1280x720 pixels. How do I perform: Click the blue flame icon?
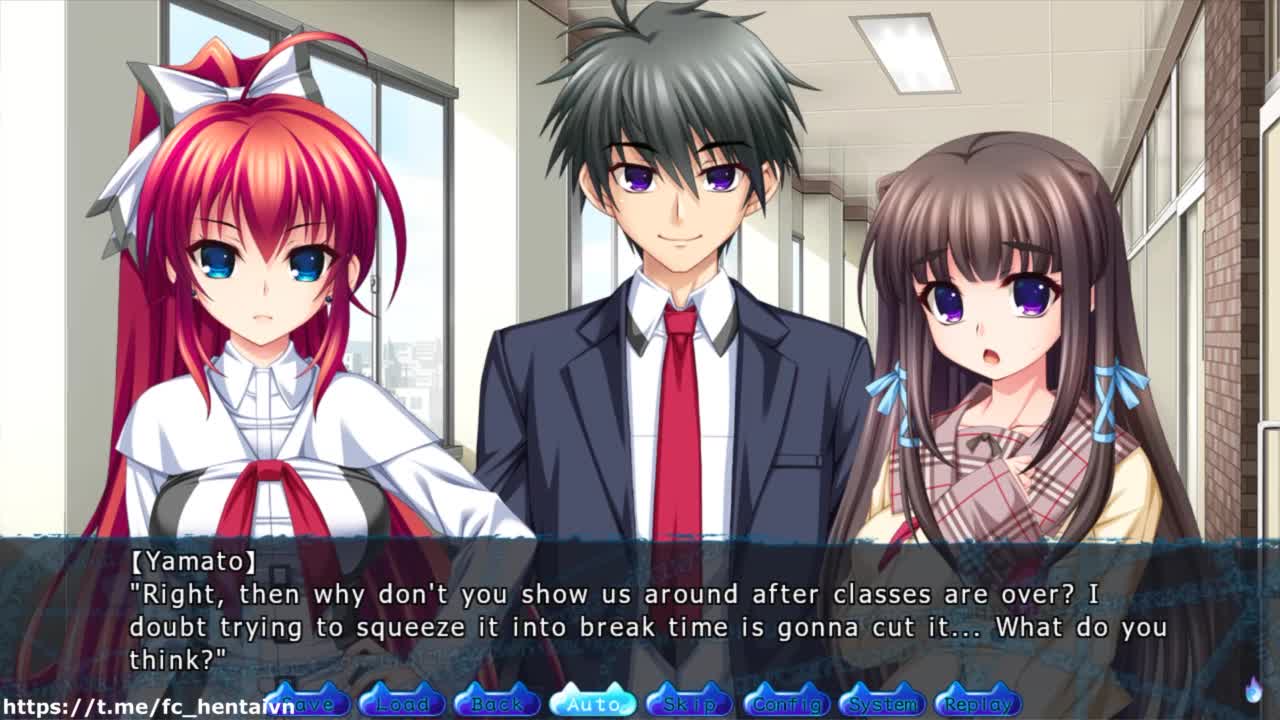[1253, 689]
